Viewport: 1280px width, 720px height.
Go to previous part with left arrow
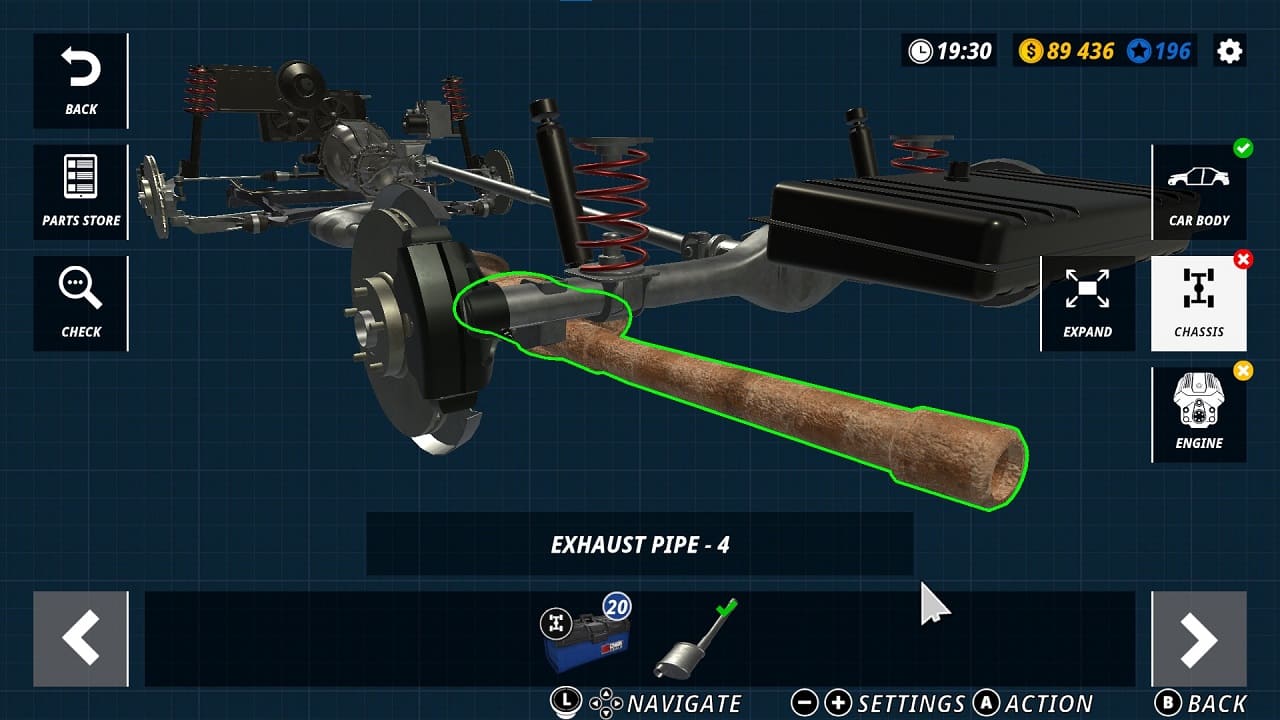pyautogui.click(x=80, y=639)
